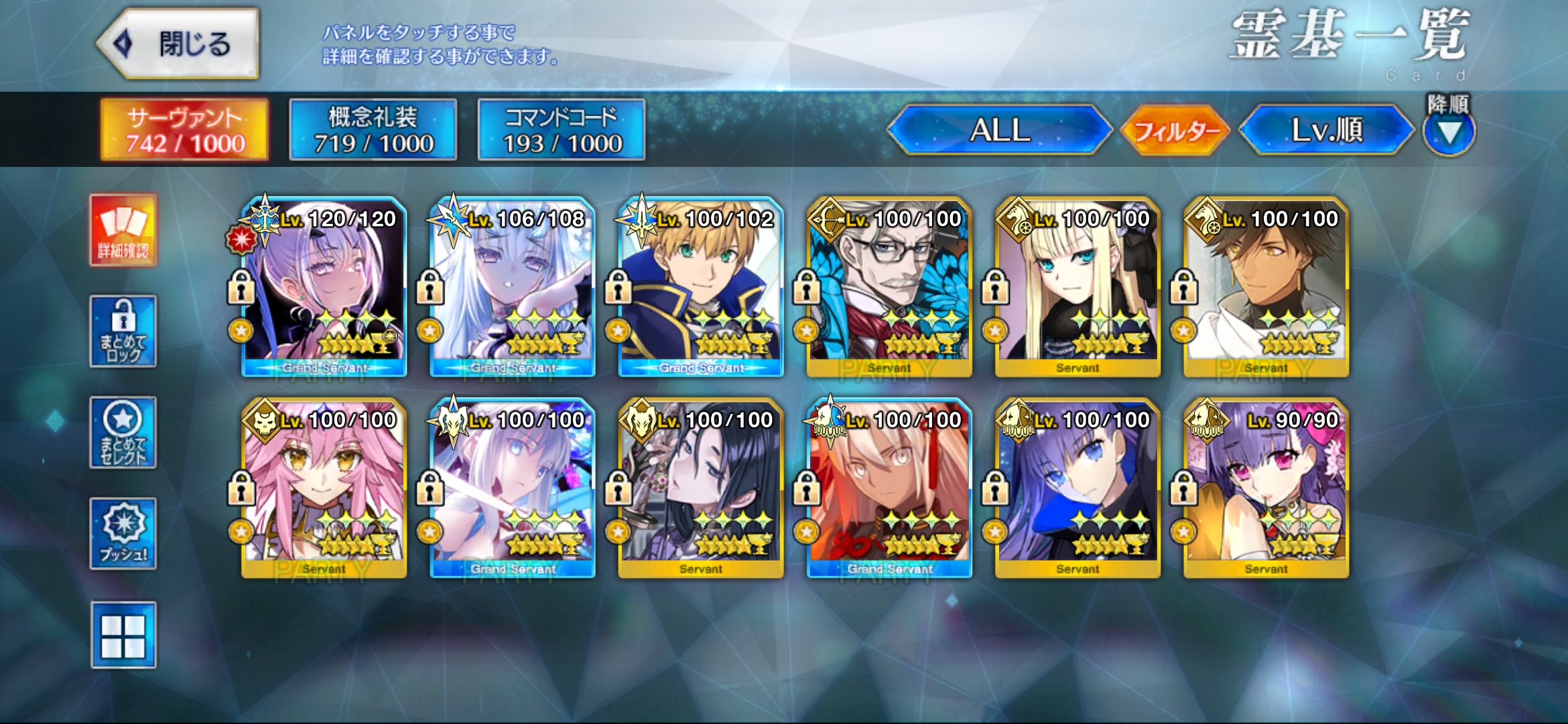Image resolution: width=1568 pixels, height=724 pixels.
Task: Switch to the サーヴァント tab
Action: [184, 129]
